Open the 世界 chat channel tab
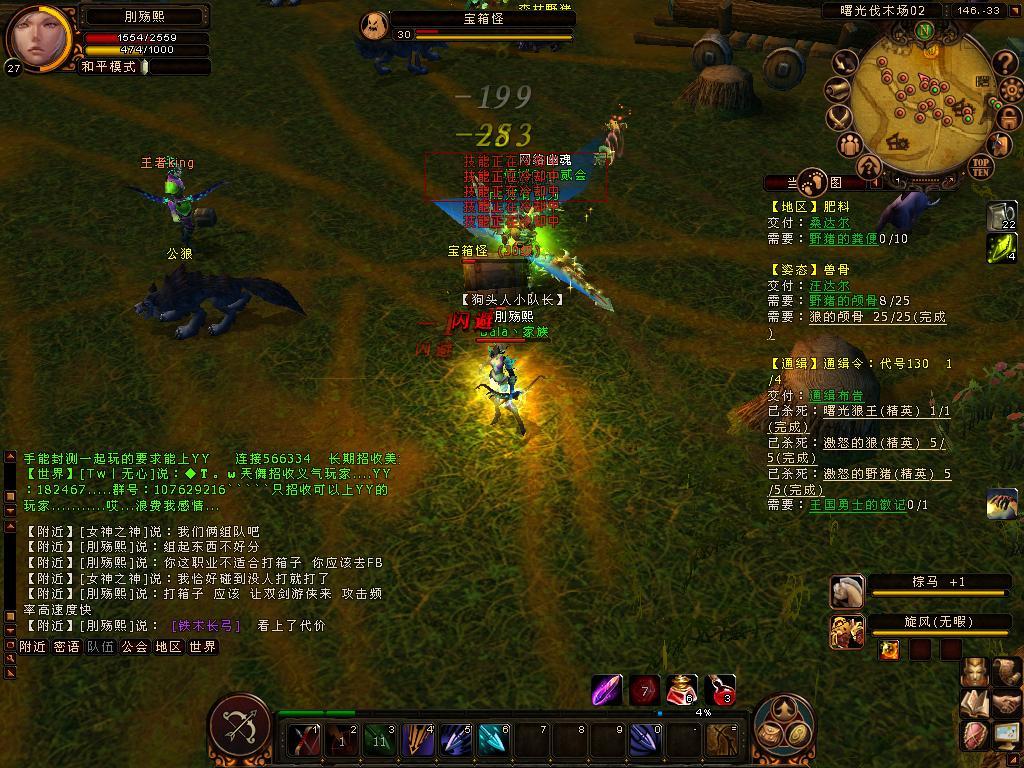This screenshot has height=768, width=1024. click(x=202, y=647)
